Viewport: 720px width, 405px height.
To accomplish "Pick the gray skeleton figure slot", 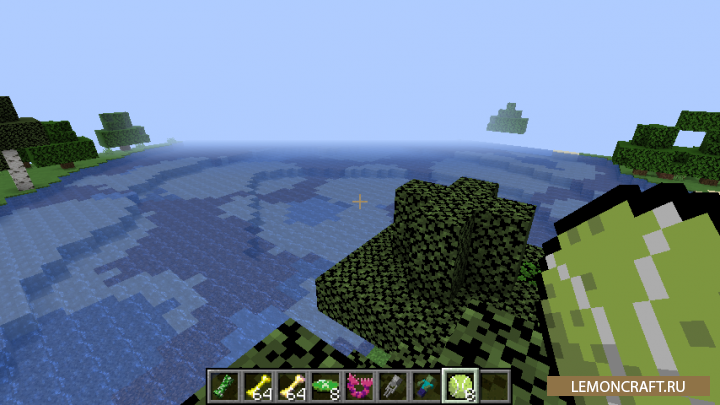I will (394, 384).
